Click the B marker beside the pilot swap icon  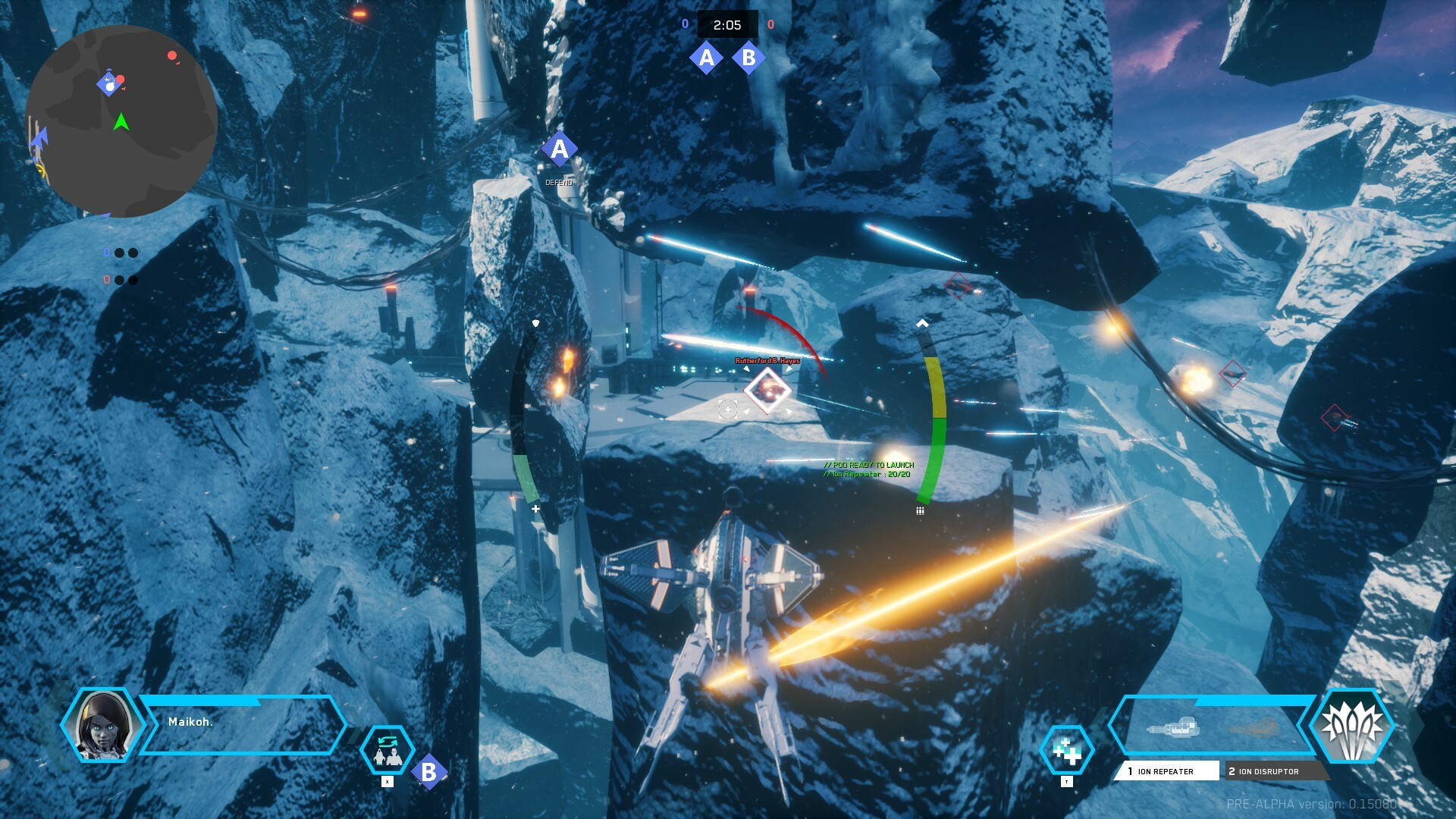coord(429,772)
